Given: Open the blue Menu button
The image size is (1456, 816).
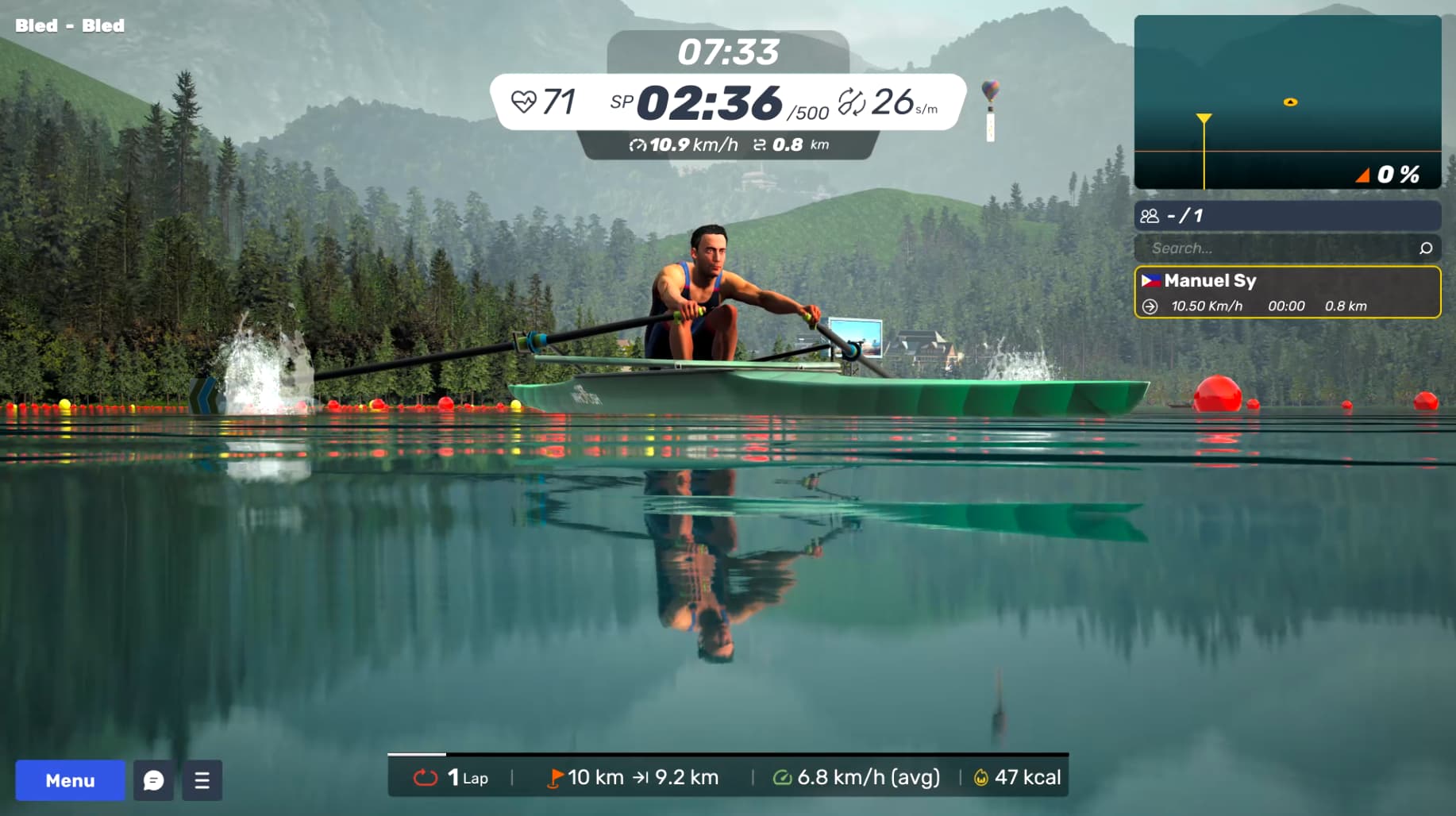Looking at the screenshot, I should (x=70, y=780).
